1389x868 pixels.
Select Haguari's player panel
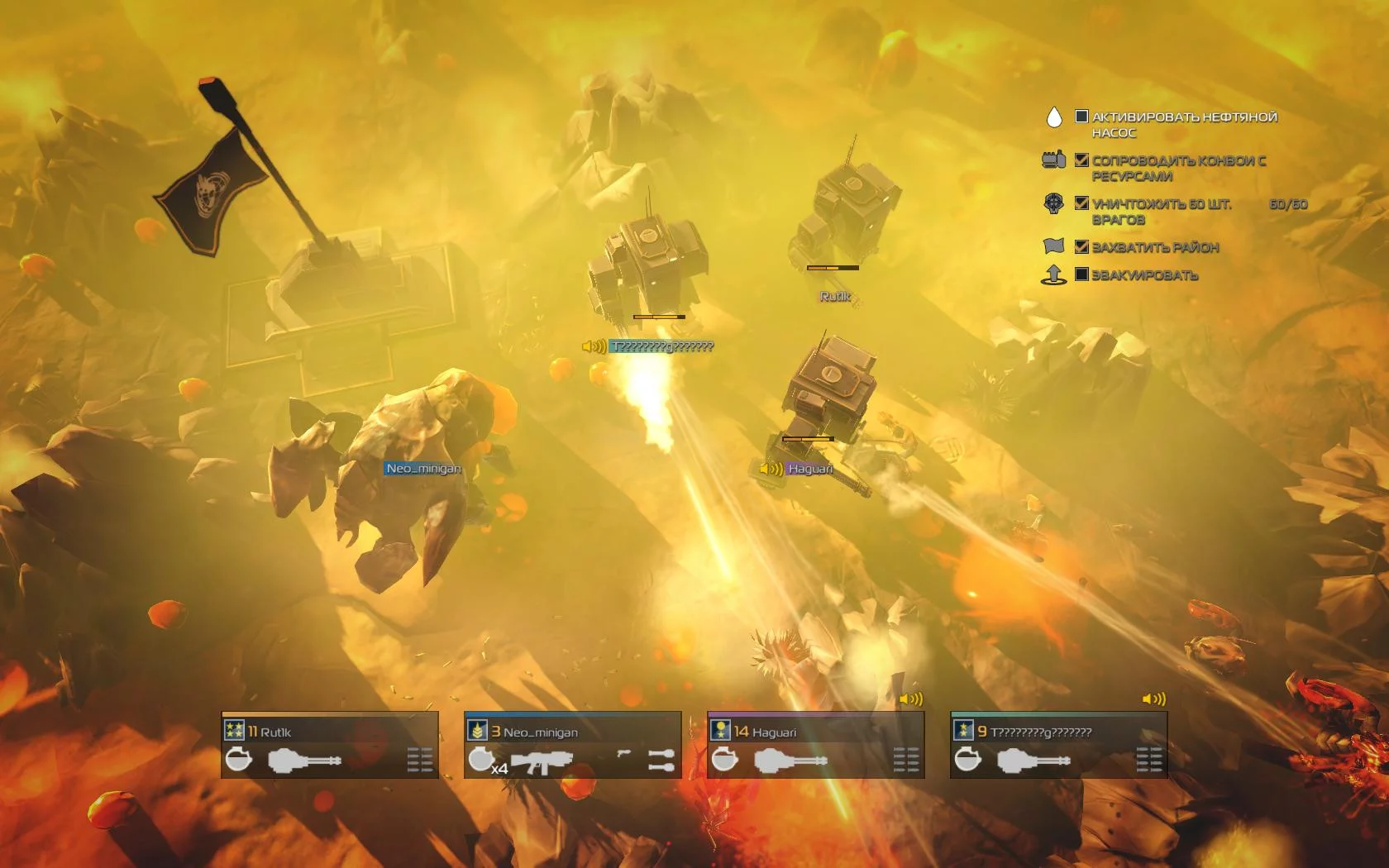click(815, 745)
